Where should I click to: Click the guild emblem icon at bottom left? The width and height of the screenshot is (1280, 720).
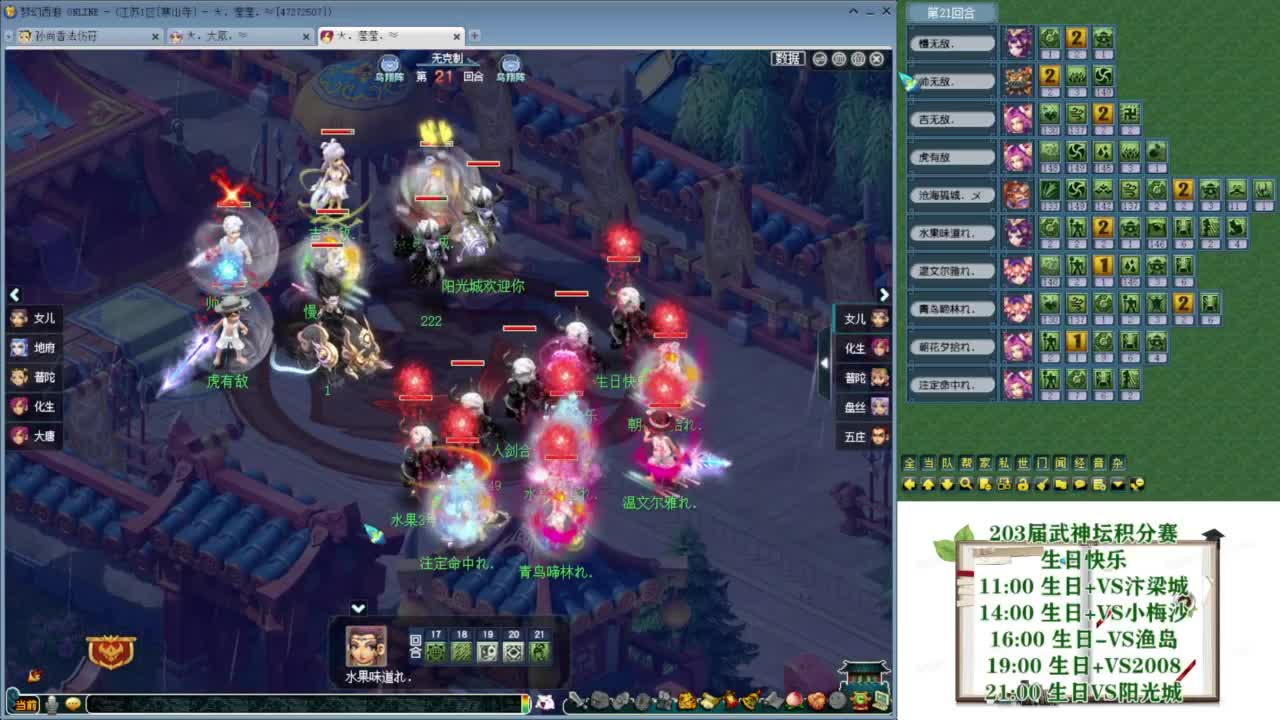click(x=109, y=651)
